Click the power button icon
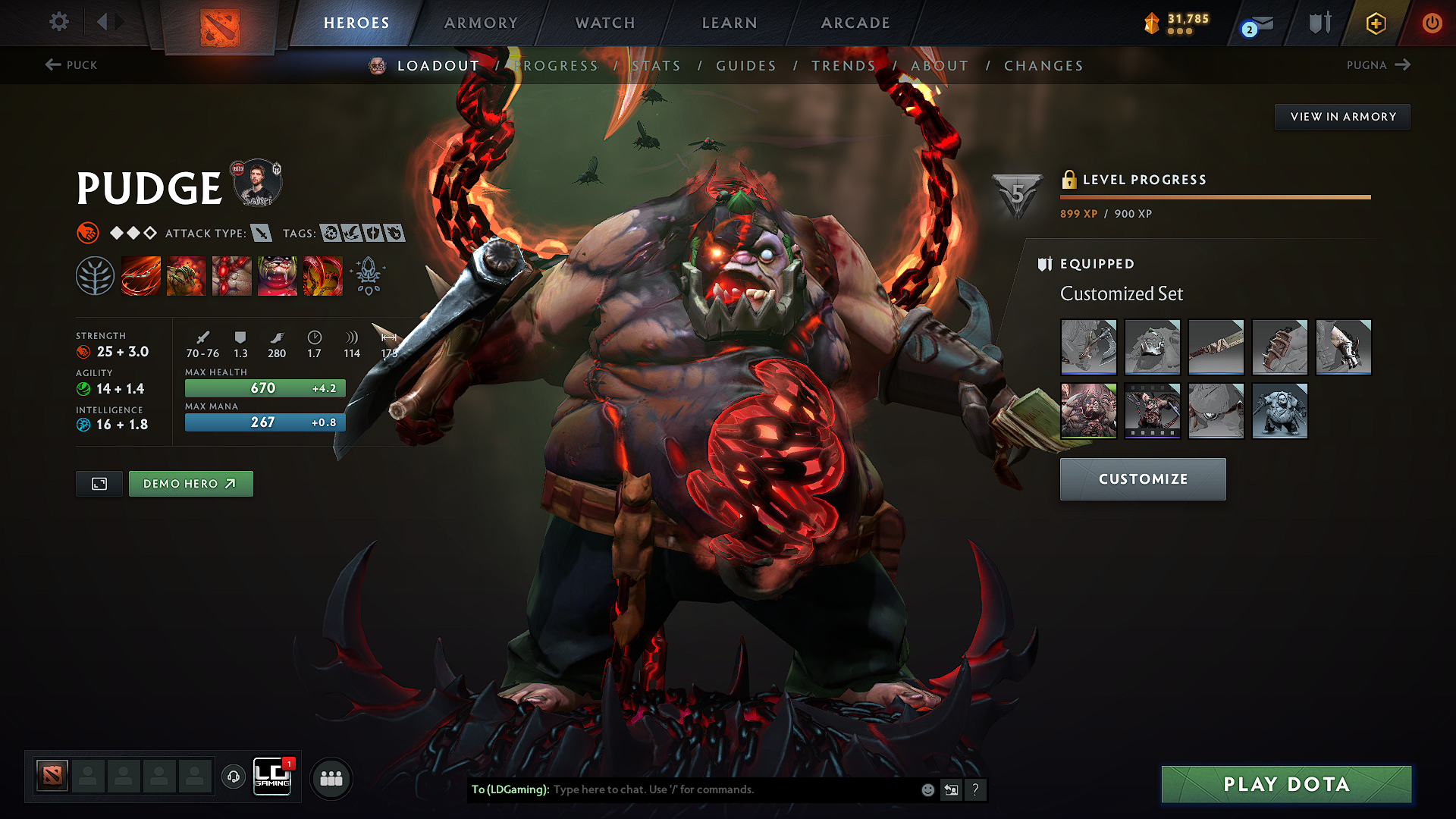 [x=1433, y=23]
